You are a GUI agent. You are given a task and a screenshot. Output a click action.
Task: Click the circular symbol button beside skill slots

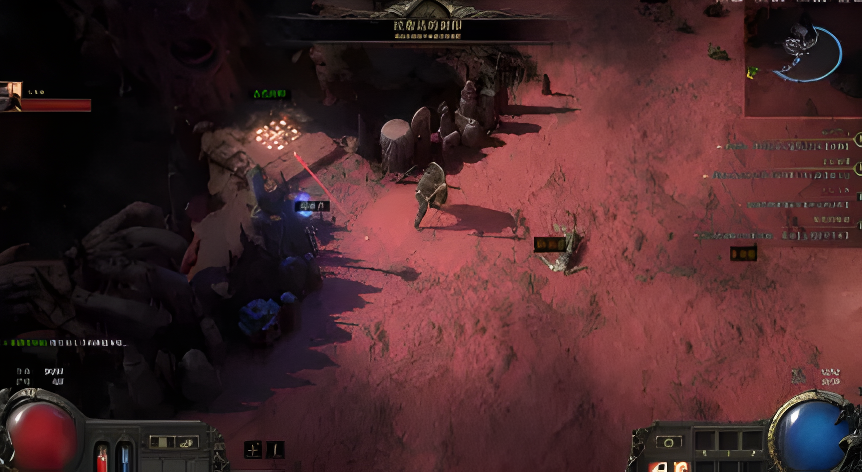pos(668,441)
